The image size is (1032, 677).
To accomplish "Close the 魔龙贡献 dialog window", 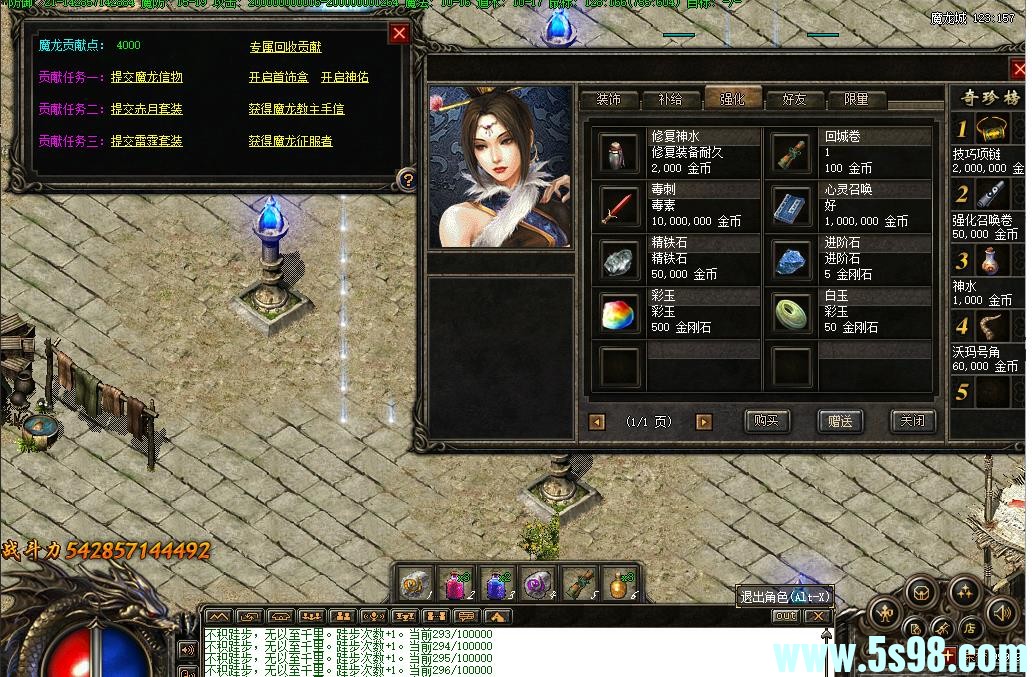I will pos(399,33).
